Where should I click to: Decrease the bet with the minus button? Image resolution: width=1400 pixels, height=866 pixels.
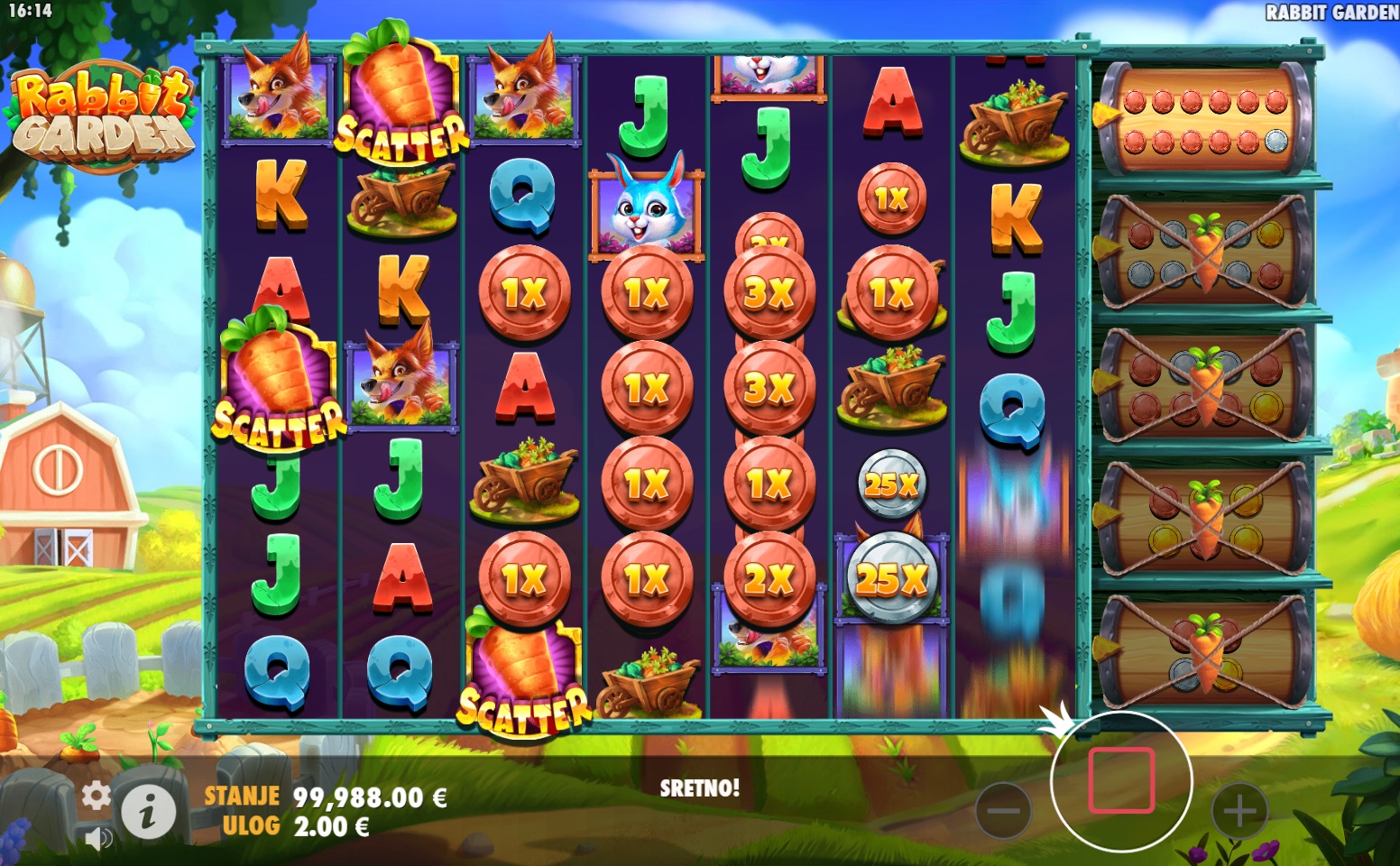click(1003, 810)
